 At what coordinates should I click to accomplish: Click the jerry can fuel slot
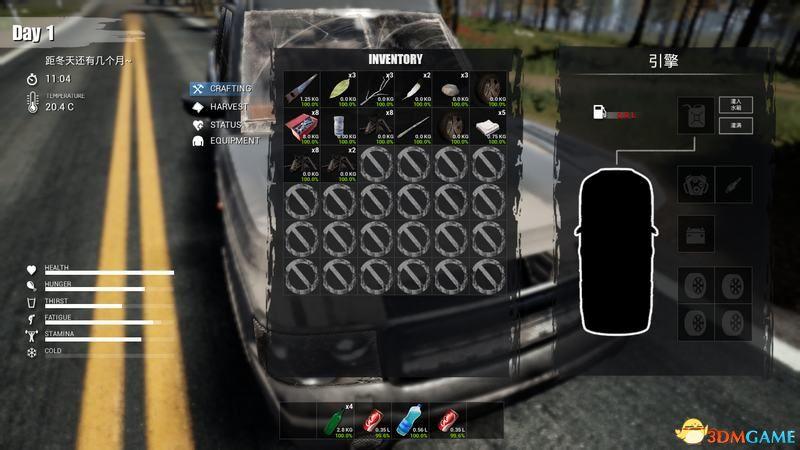tap(694, 115)
